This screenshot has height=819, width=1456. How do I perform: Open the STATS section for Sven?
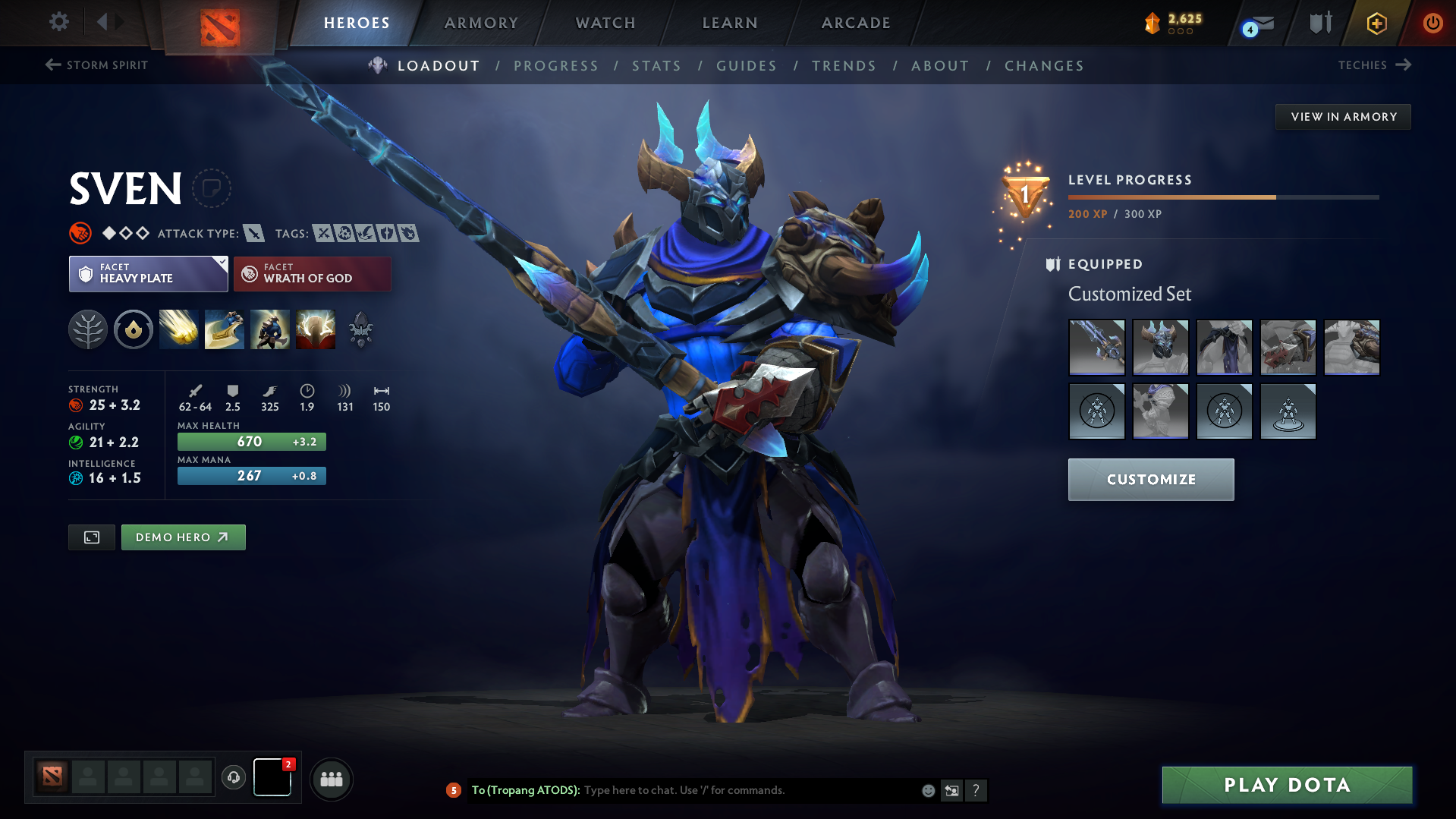656,66
